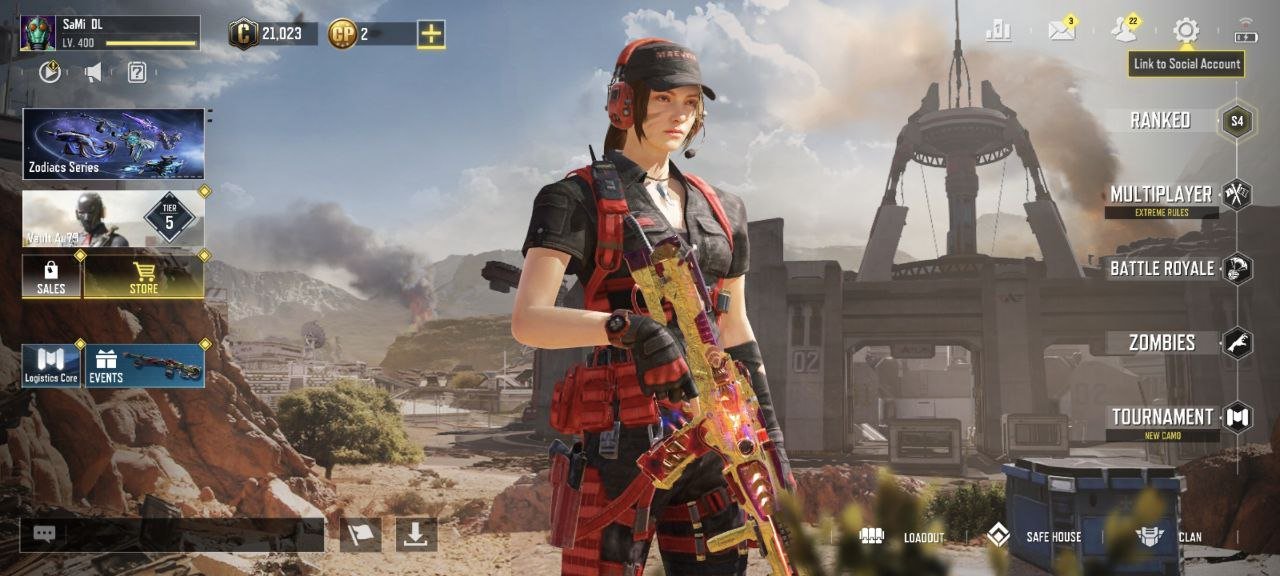The height and width of the screenshot is (576, 1280).
Task: Open Logistics Core
Action: (x=51, y=365)
